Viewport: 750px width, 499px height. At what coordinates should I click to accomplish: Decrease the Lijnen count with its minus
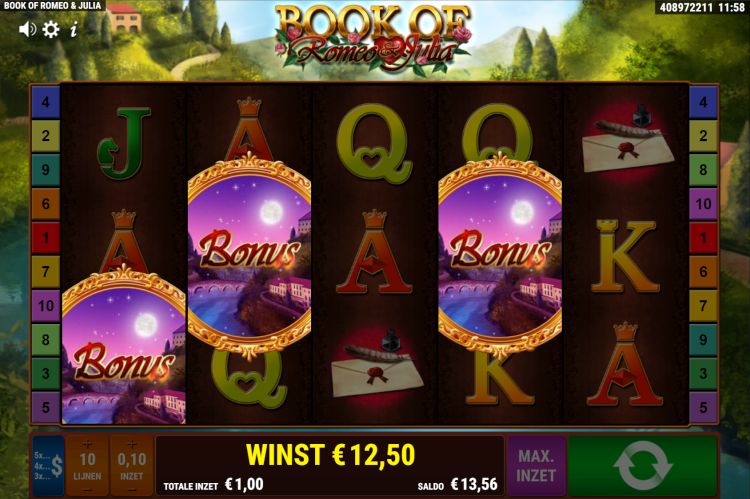tap(87, 489)
